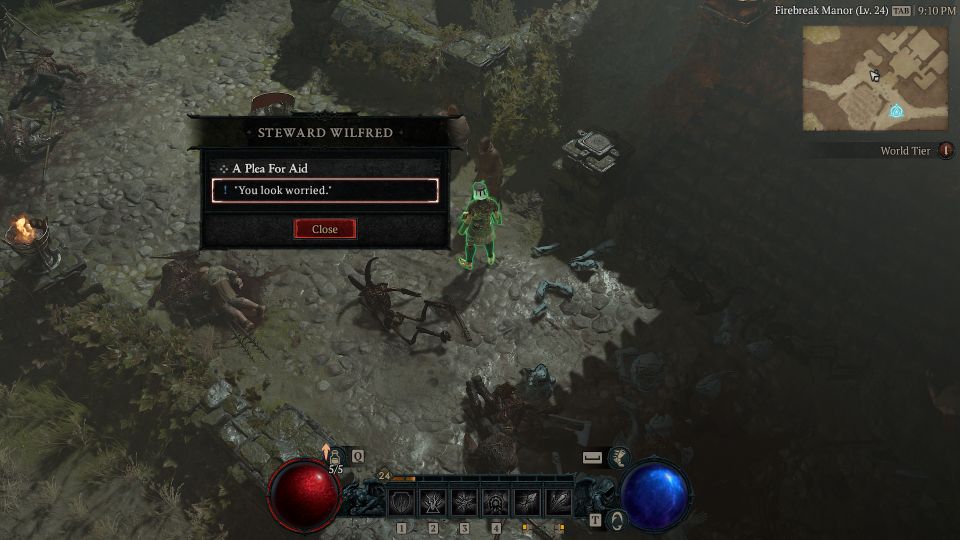This screenshot has height=540, width=960.
Task: Activate the burst skill in slot 3
Action: (464, 502)
